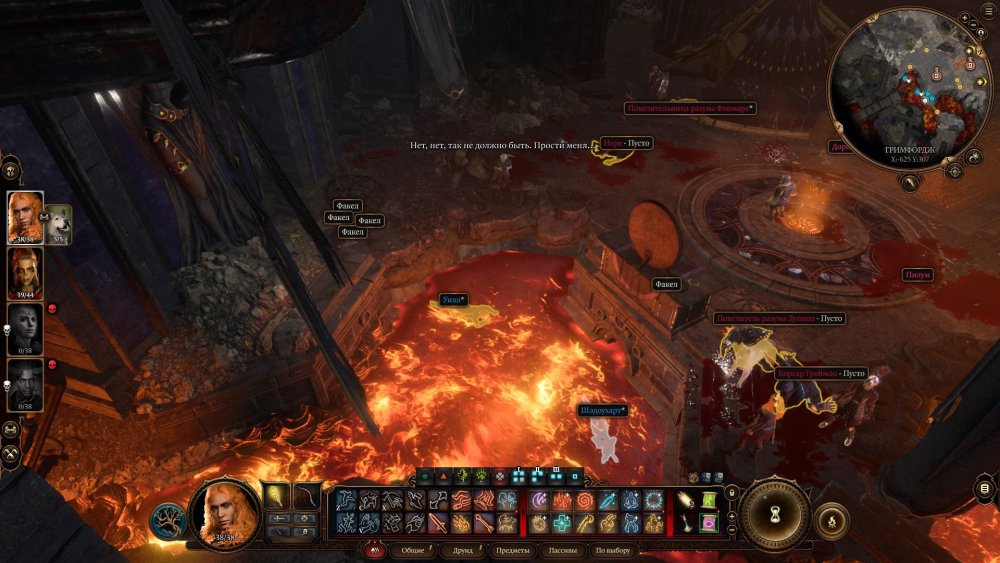The height and width of the screenshot is (563, 1000).
Task: Click the active character portrait on hotbar
Action: 224,511
